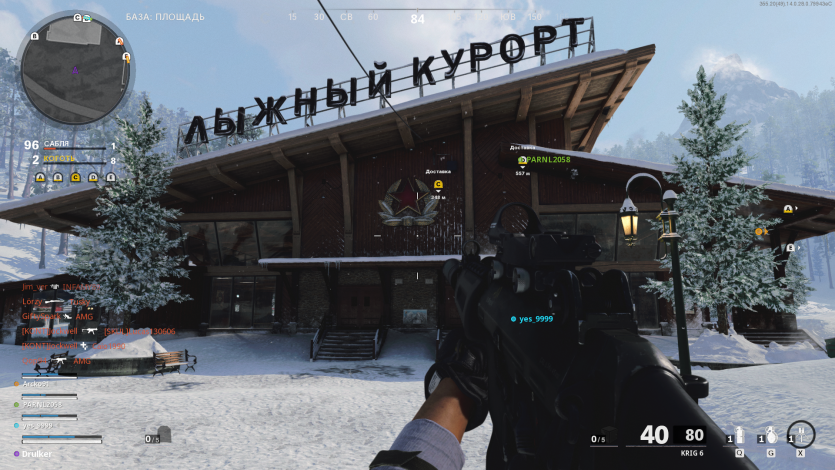Select objective E in the objective status row

111,178
